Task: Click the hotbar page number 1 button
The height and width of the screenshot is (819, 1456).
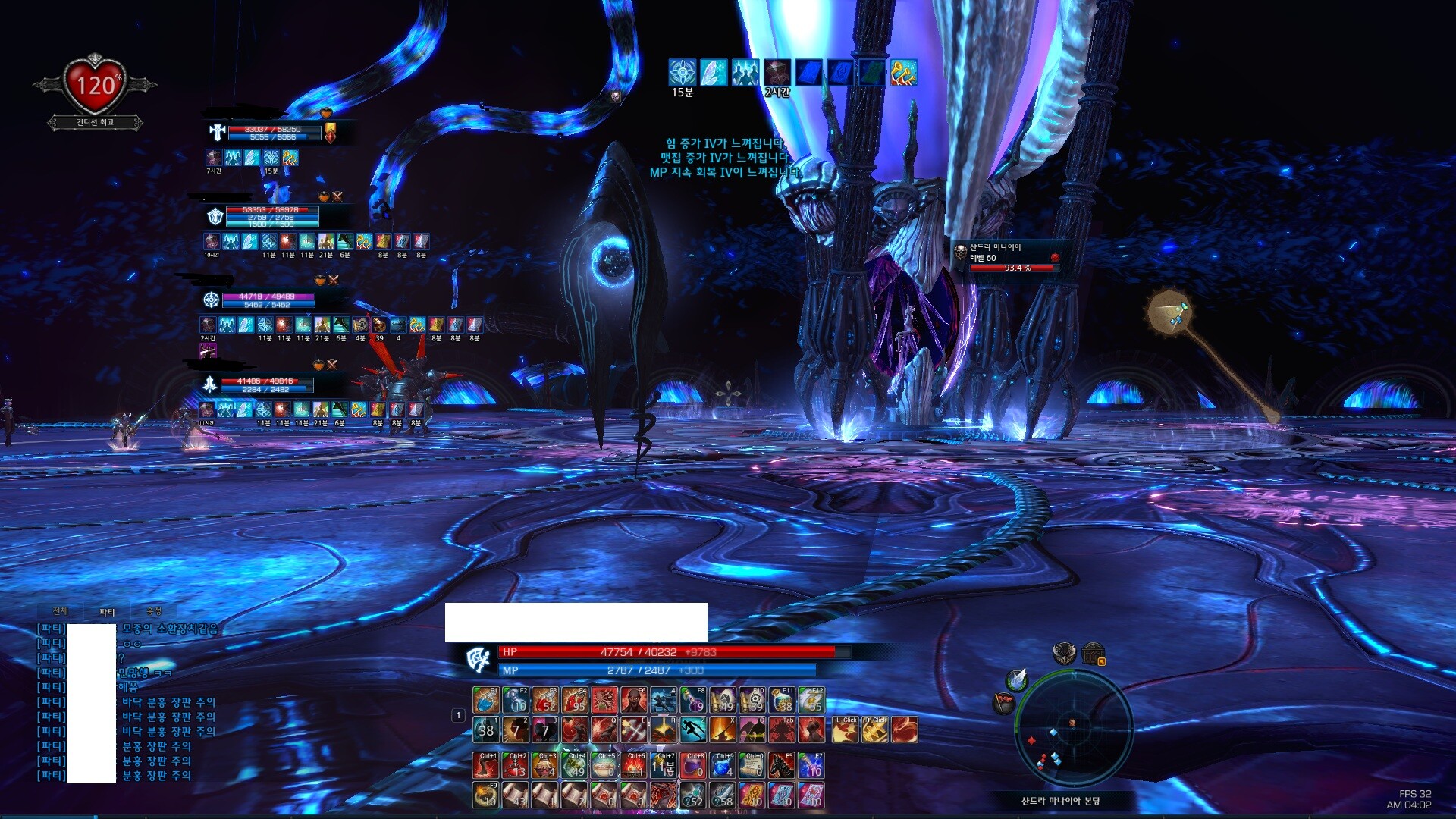Action: coord(458,715)
